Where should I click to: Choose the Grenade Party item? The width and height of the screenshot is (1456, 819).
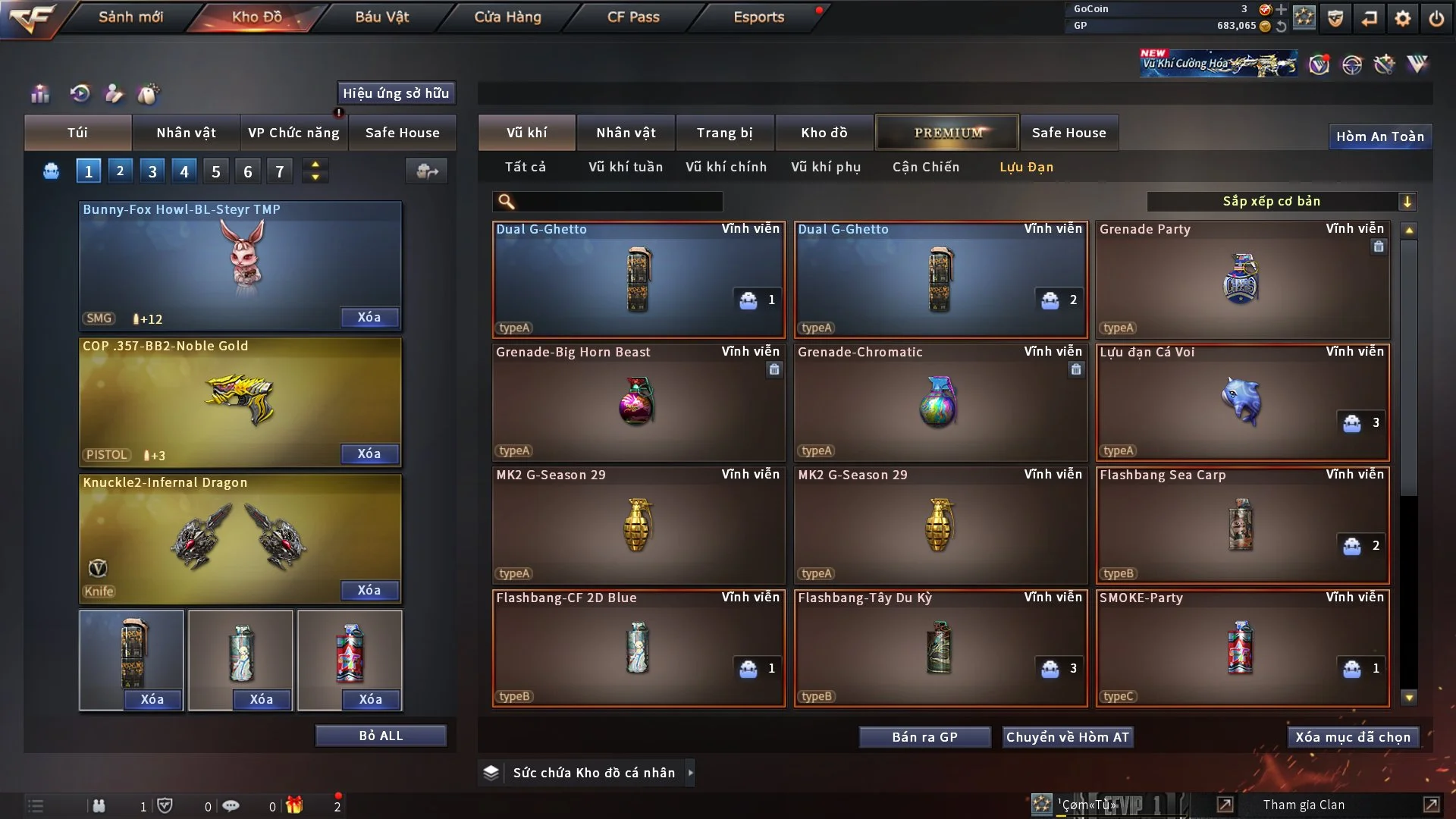pyautogui.click(x=1242, y=279)
